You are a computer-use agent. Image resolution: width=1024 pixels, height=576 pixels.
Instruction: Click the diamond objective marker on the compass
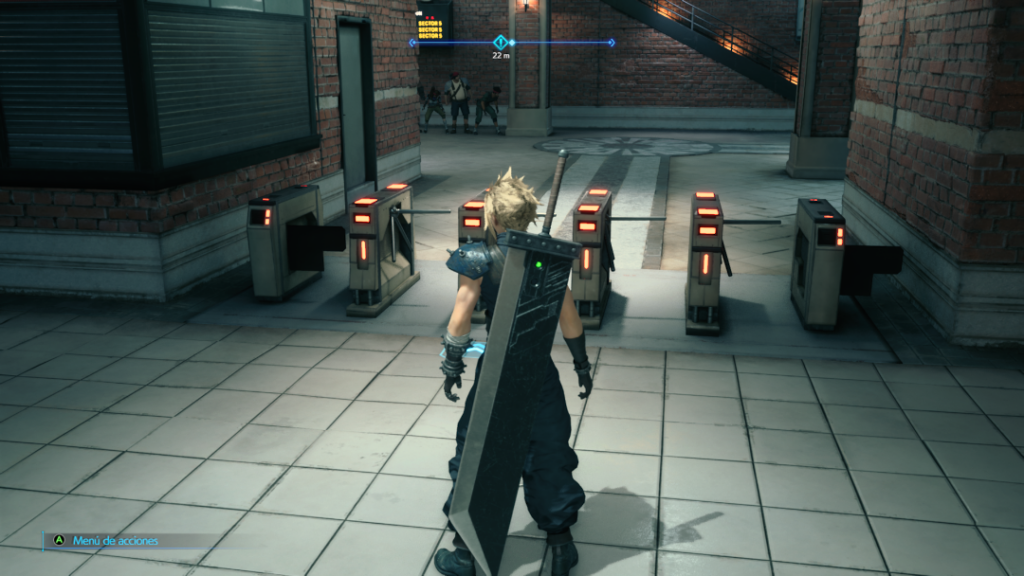coord(501,43)
